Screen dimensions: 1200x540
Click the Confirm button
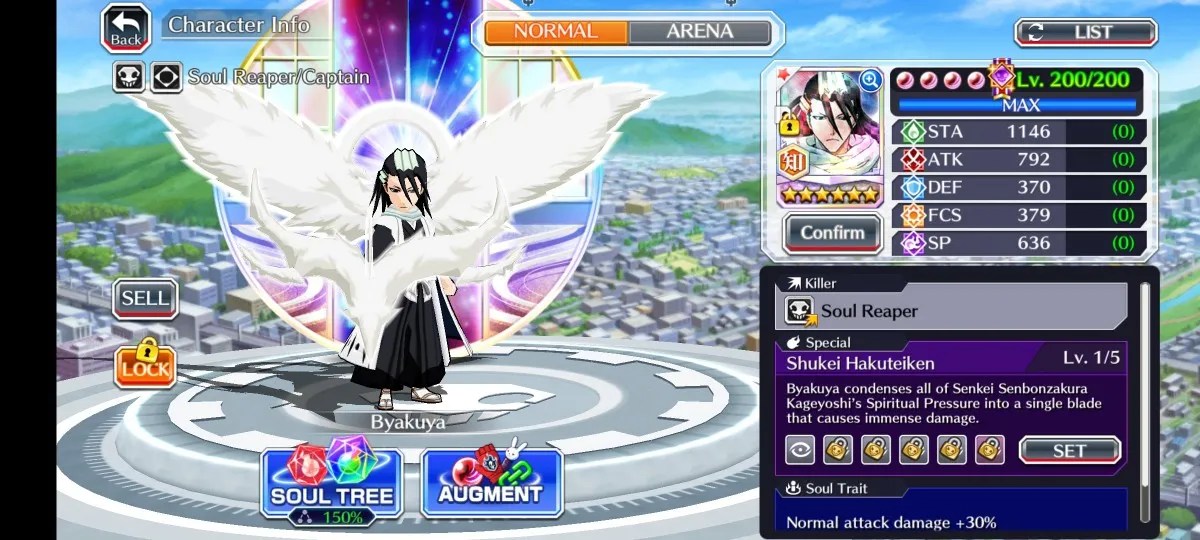832,233
